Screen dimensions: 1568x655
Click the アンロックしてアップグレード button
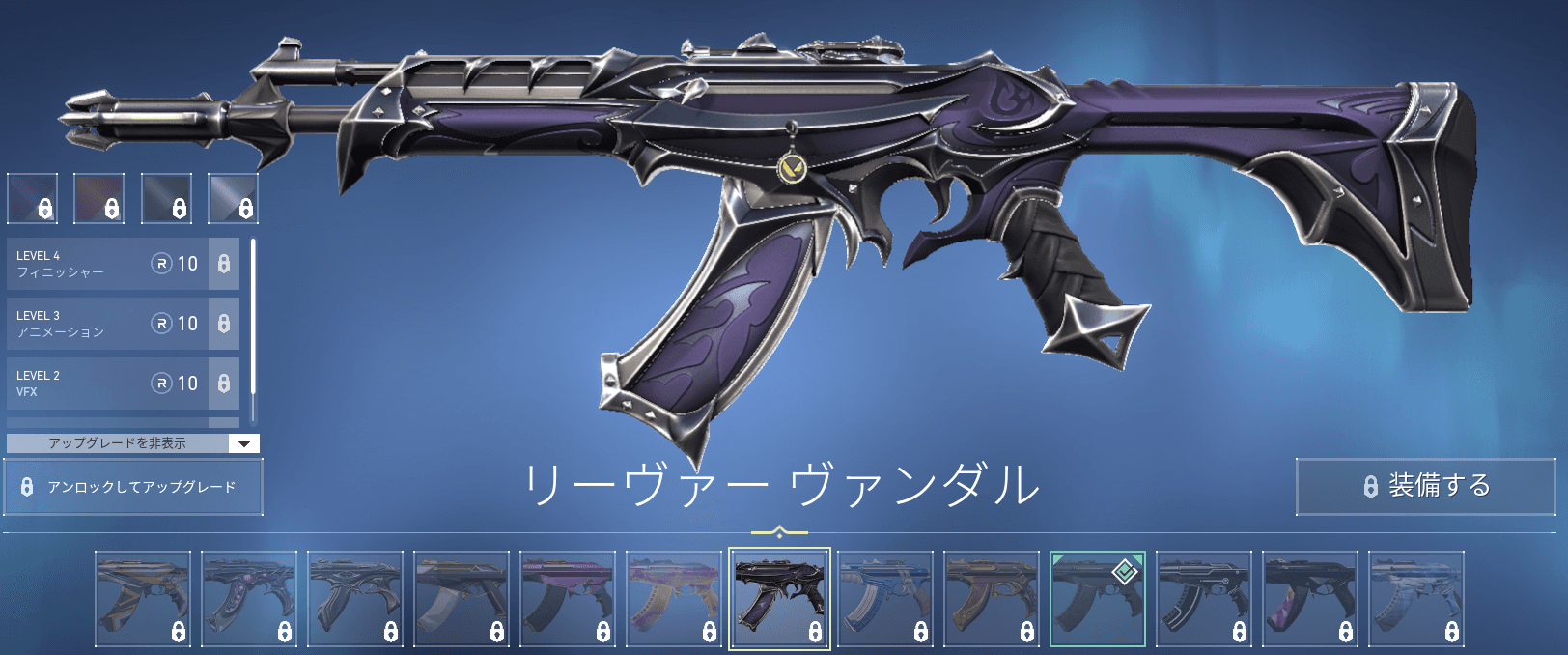[133, 487]
